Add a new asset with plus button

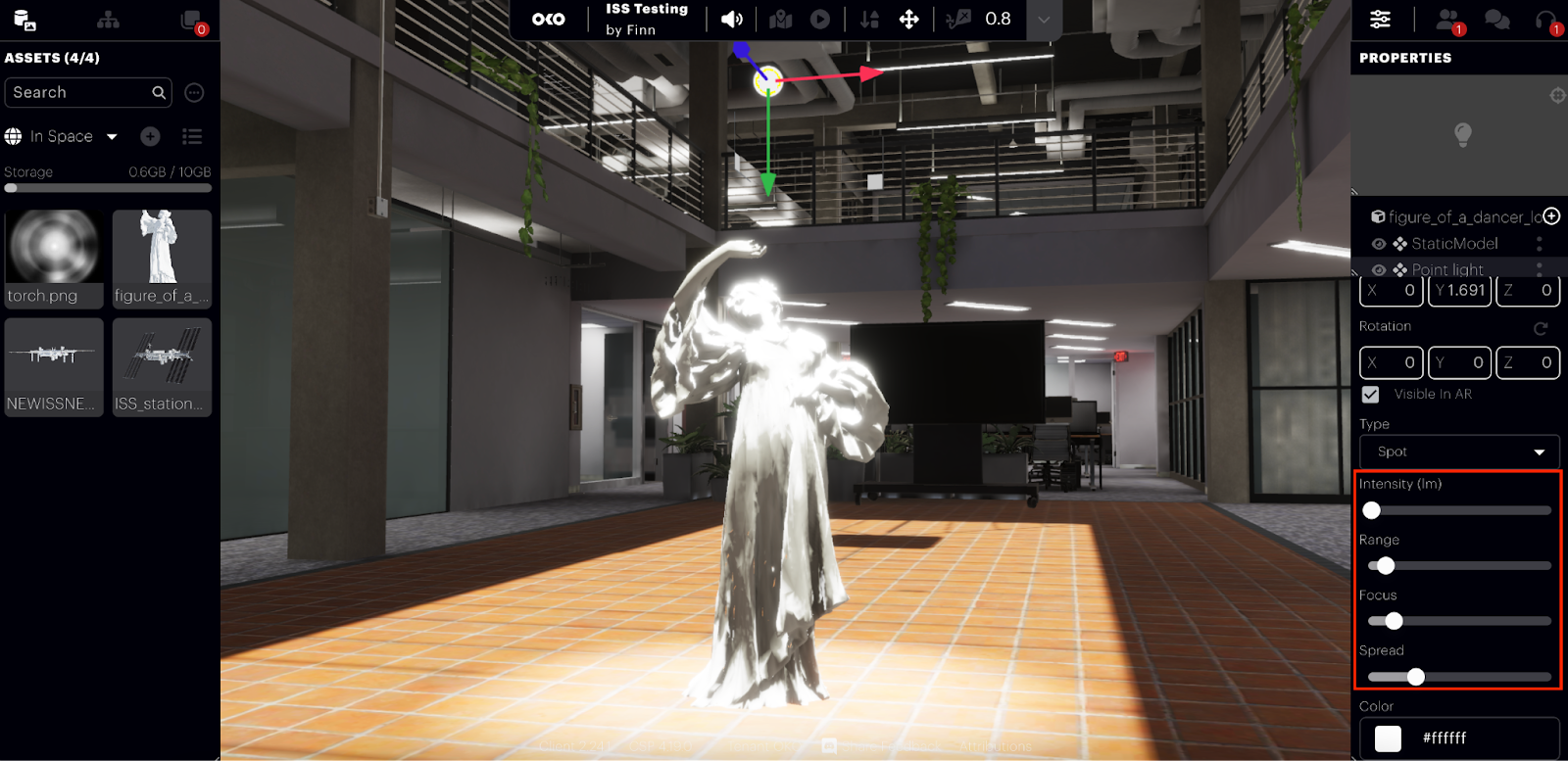coord(150,136)
